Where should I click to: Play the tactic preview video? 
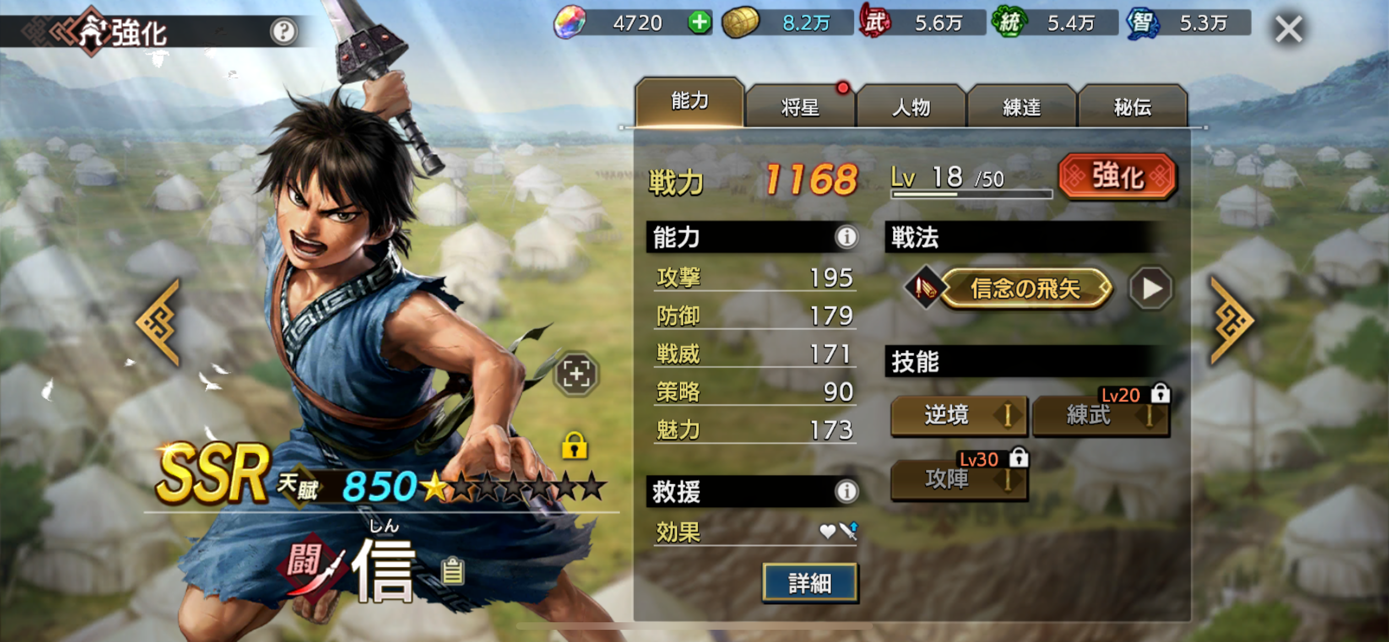1150,289
